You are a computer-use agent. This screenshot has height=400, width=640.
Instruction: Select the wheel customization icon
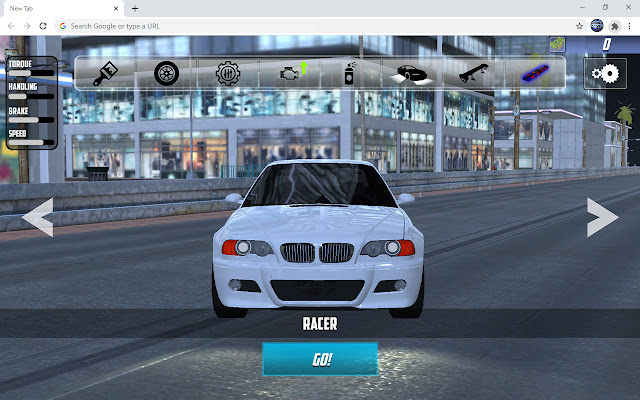[167, 73]
